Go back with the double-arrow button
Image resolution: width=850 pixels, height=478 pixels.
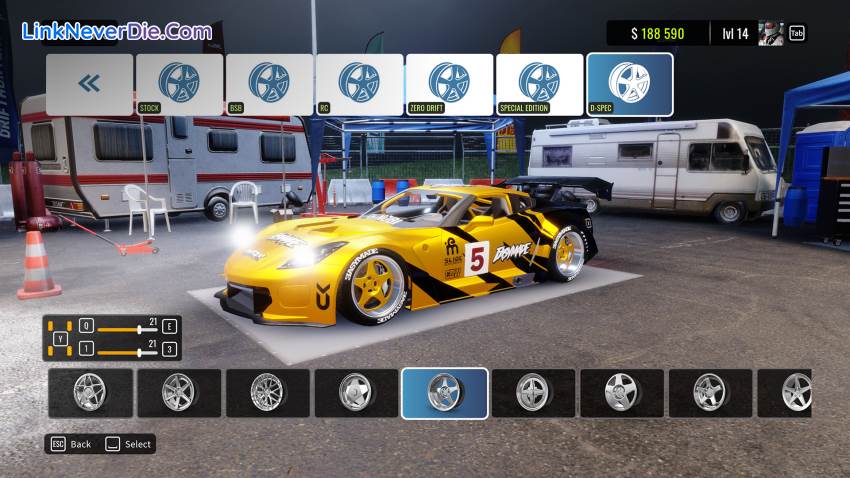[89, 84]
